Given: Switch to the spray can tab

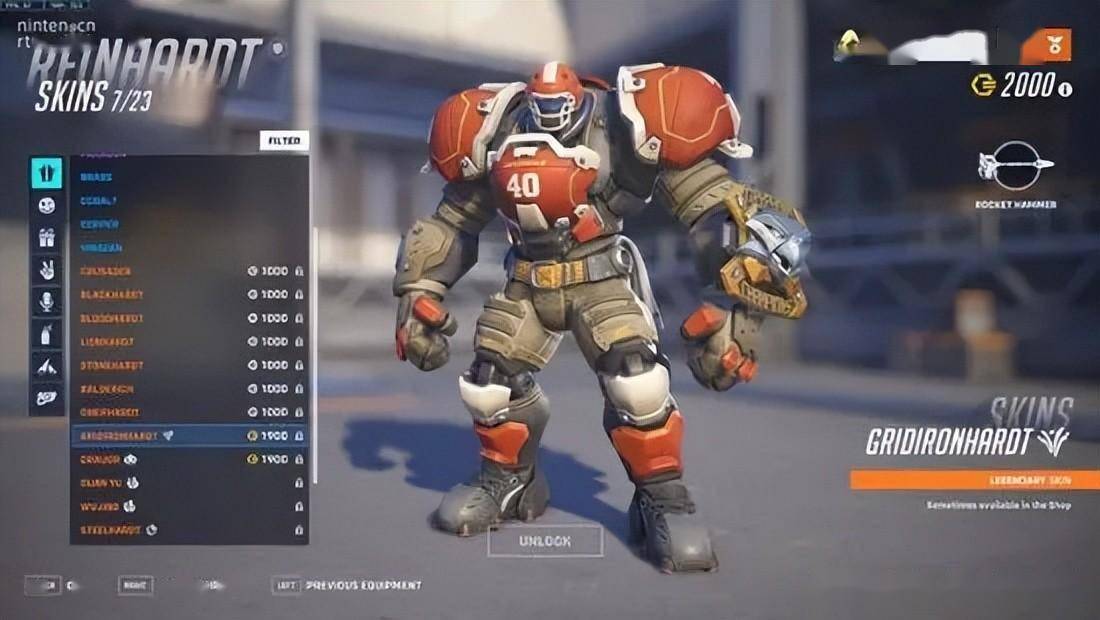Looking at the screenshot, I should (46, 334).
